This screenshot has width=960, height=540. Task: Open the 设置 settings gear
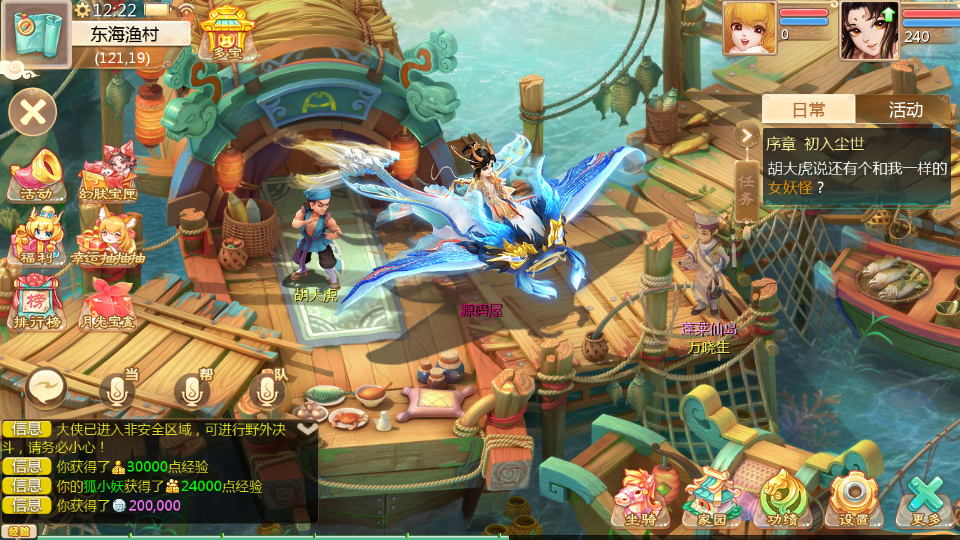pos(853,497)
